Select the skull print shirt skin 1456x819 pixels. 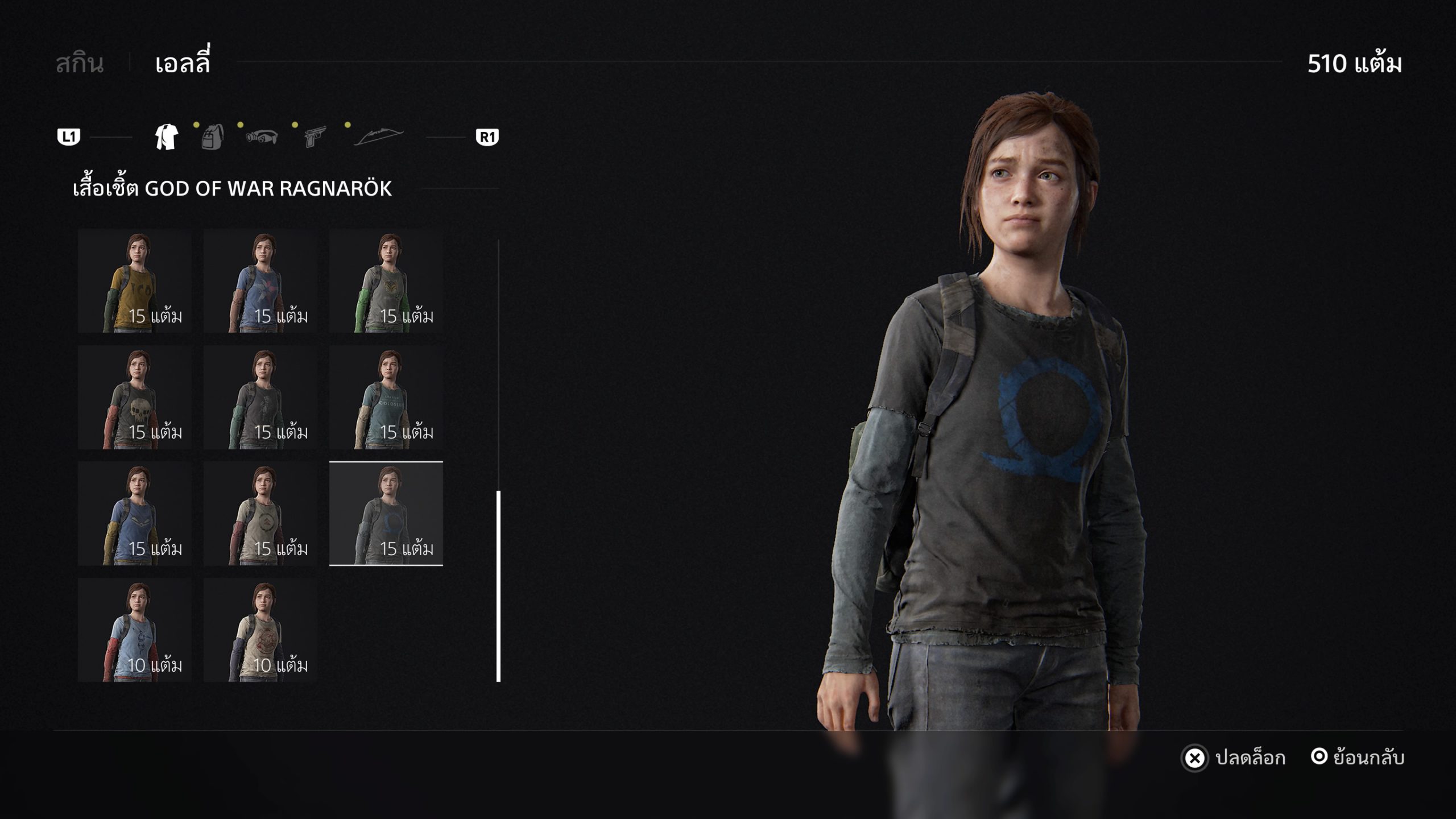point(135,398)
